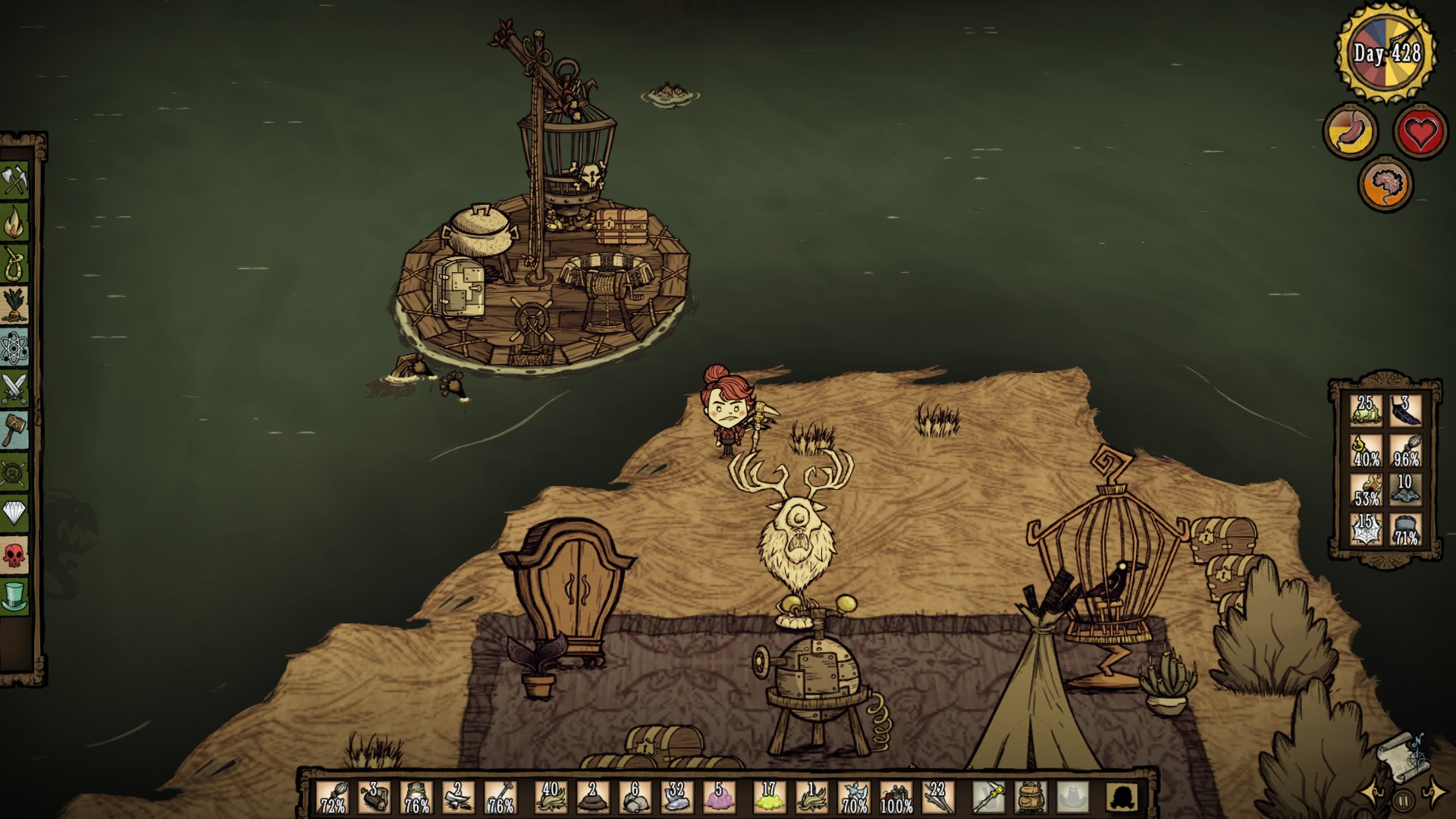Open the Refine diamond crafting tab
This screenshot has height=819, width=1456.
[x=14, y=515]
